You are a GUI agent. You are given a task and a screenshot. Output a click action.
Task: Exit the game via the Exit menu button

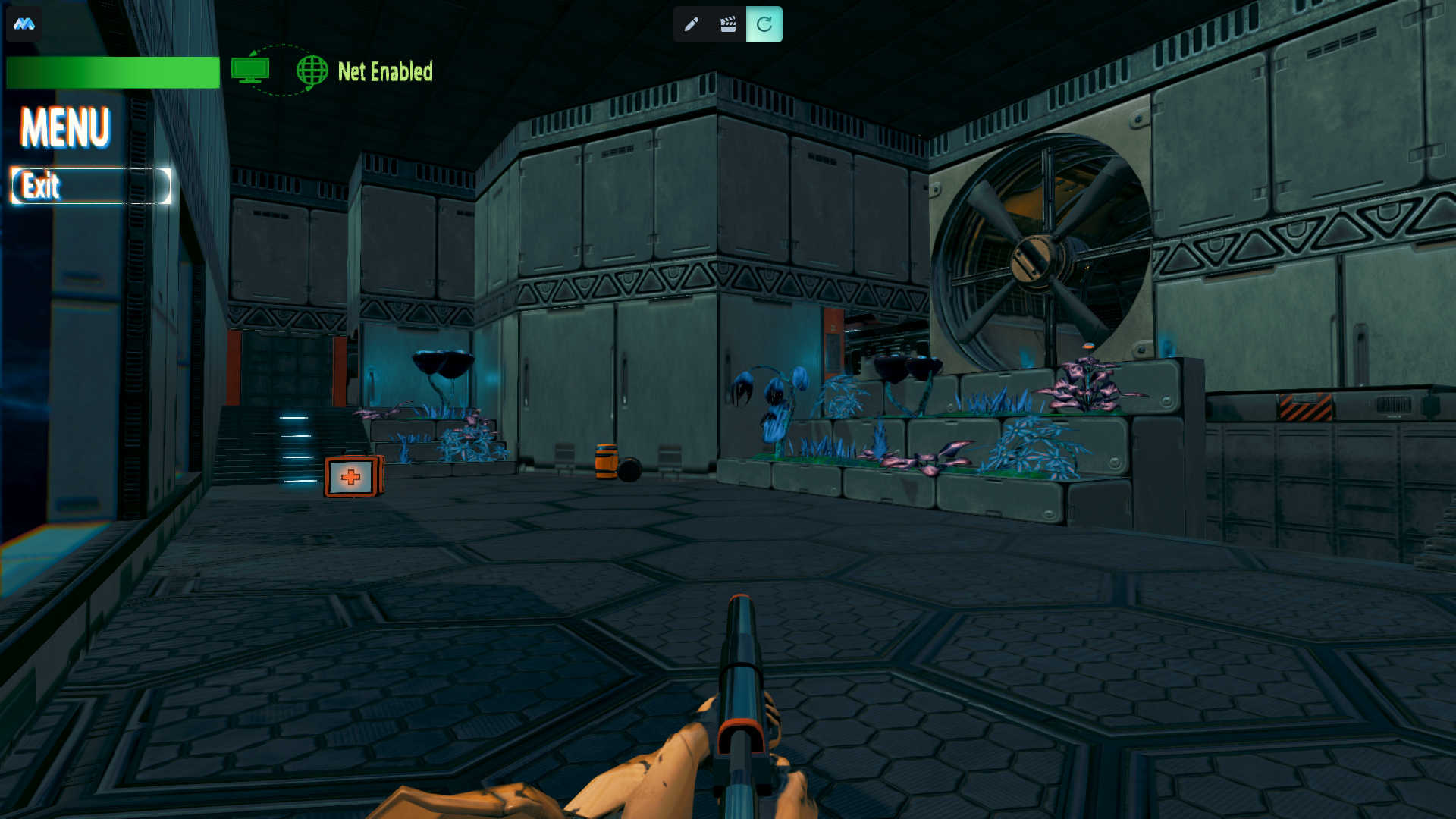click(90, 186)
